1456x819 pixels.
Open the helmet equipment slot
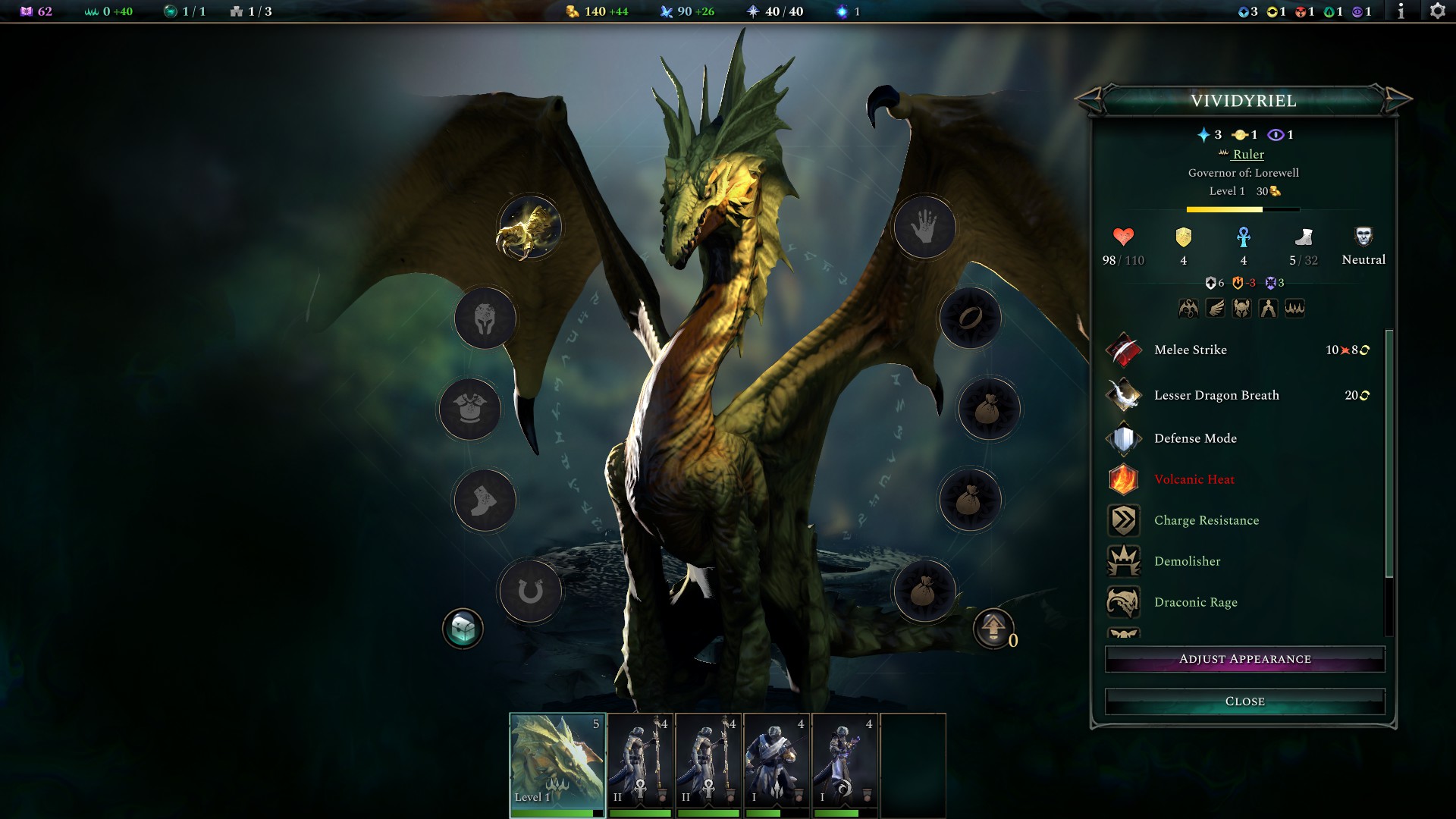coord(485,318)
